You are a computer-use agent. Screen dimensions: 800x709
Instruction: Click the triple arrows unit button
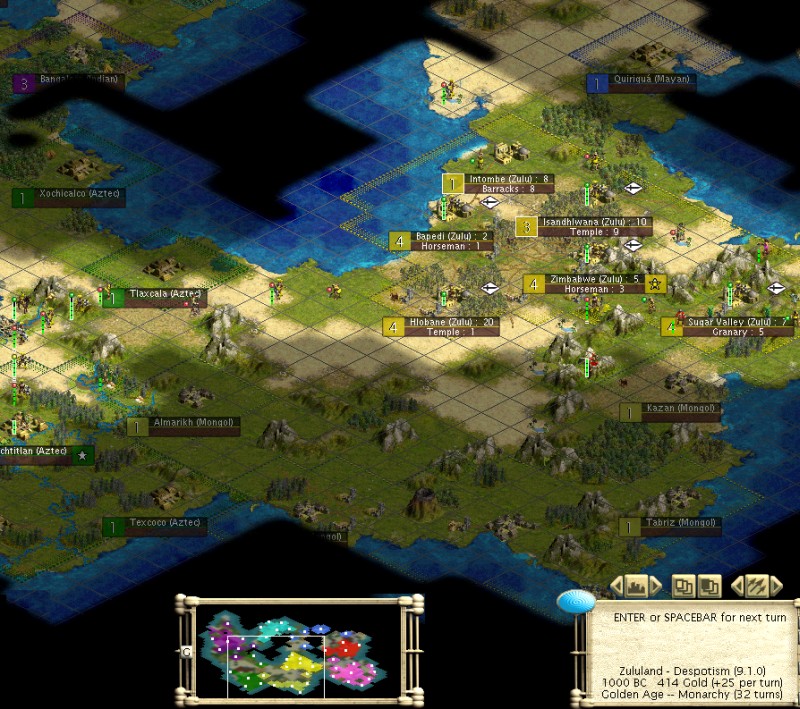tap(757, 586)
